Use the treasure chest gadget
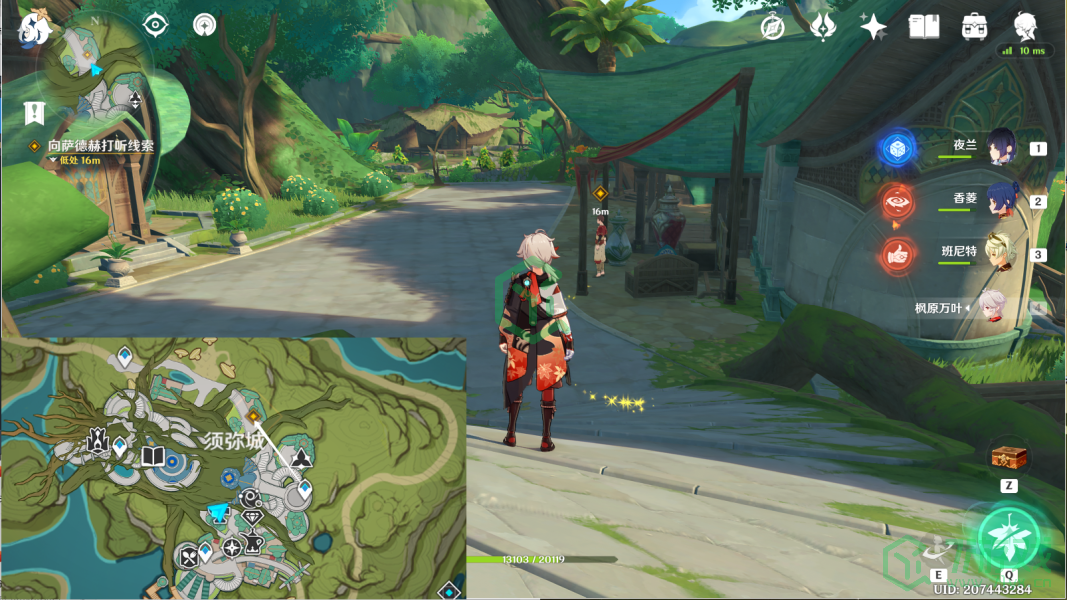 click(x=1009, y=458)
